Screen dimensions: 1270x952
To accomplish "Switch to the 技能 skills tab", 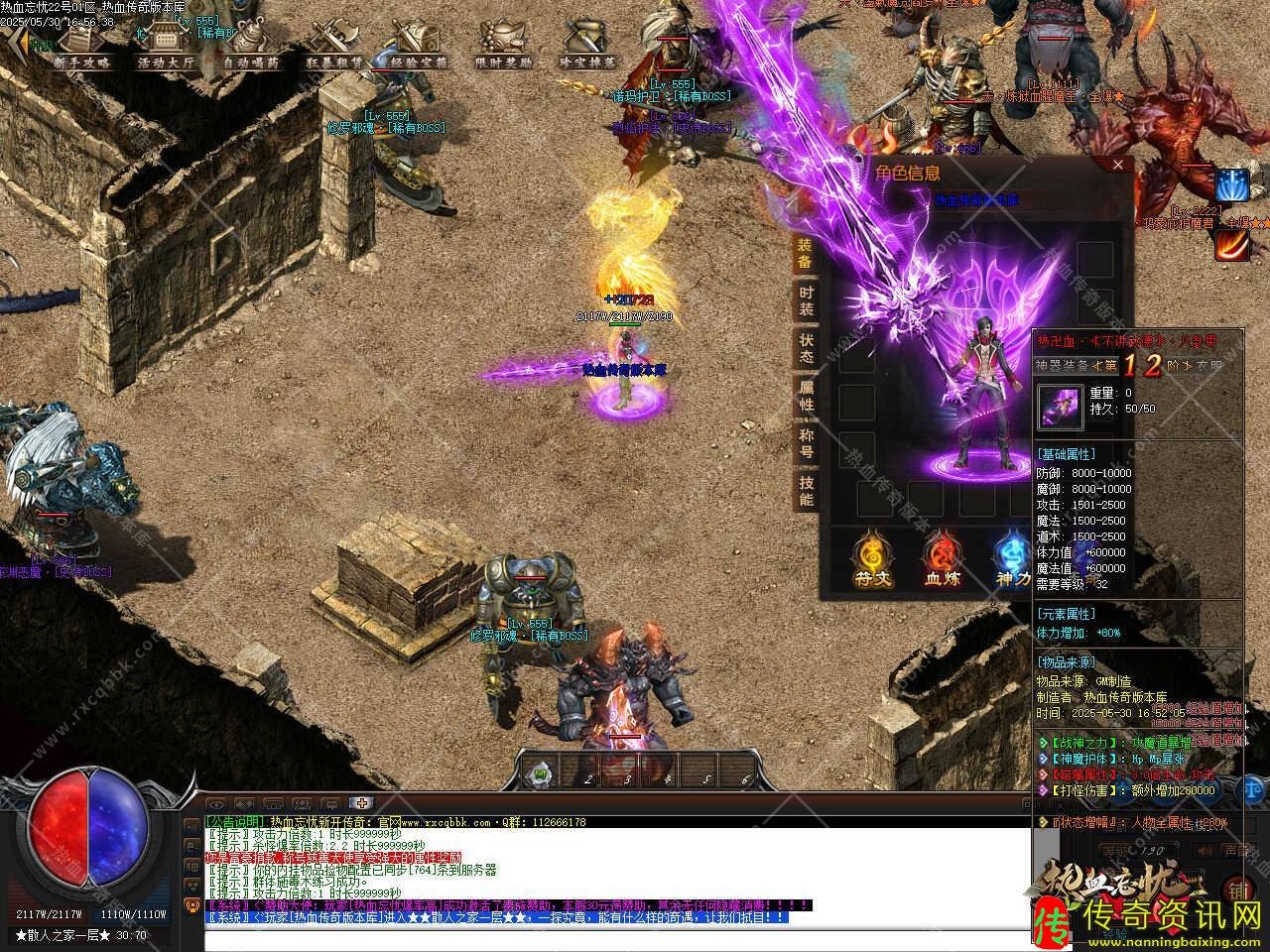I will point(806,490).
